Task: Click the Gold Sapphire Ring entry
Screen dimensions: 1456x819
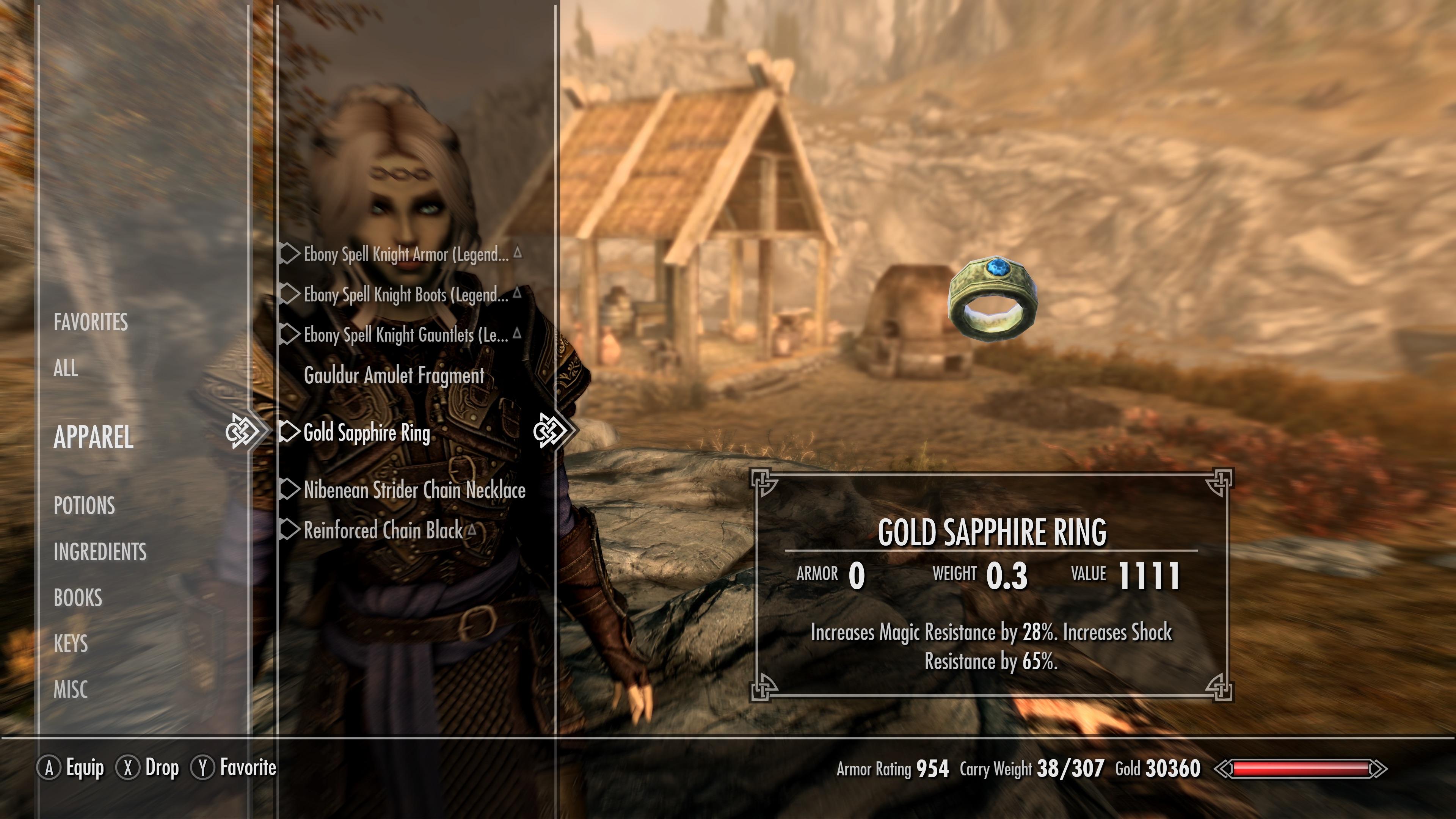Action: tap(367, 433)
